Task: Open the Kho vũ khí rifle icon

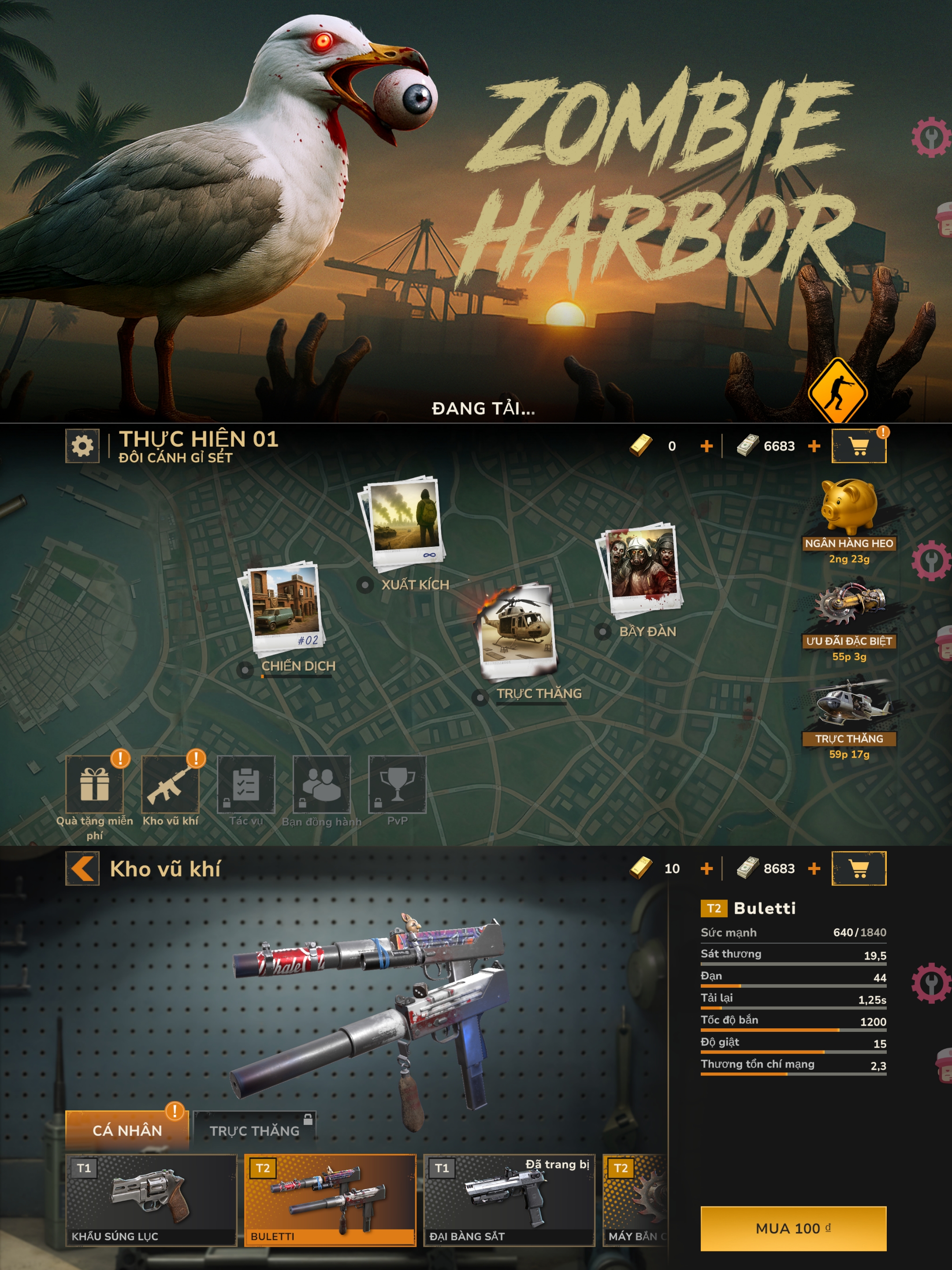Action: coord(170,784)
